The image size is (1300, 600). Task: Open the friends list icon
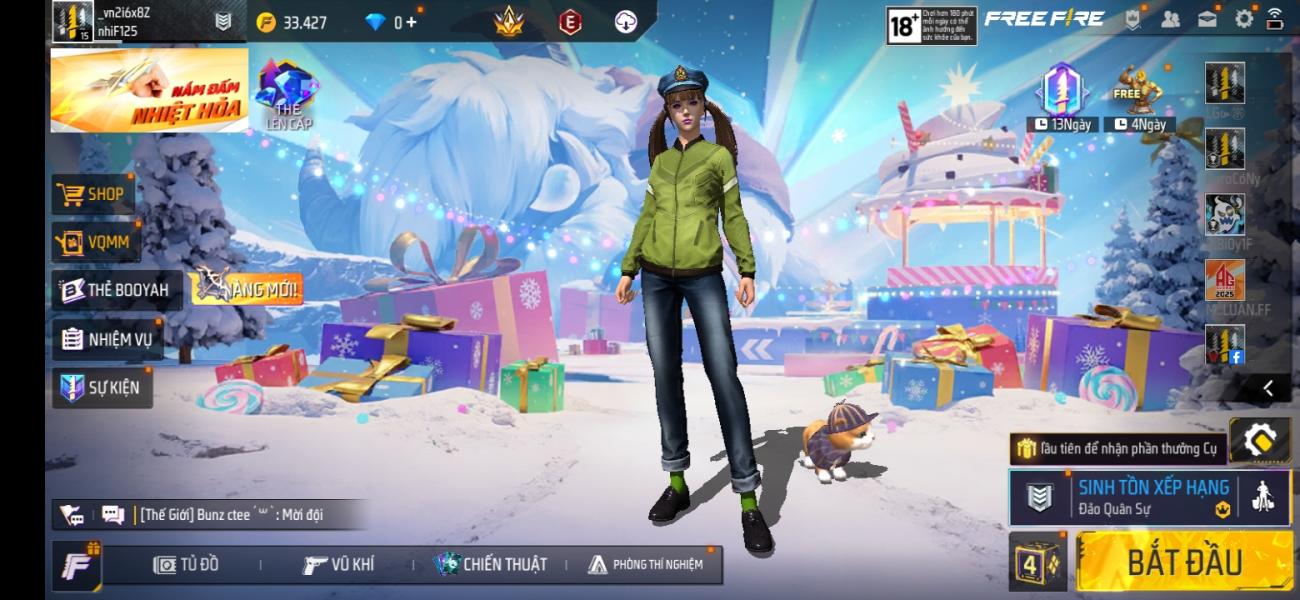(x=1170, y=19)
